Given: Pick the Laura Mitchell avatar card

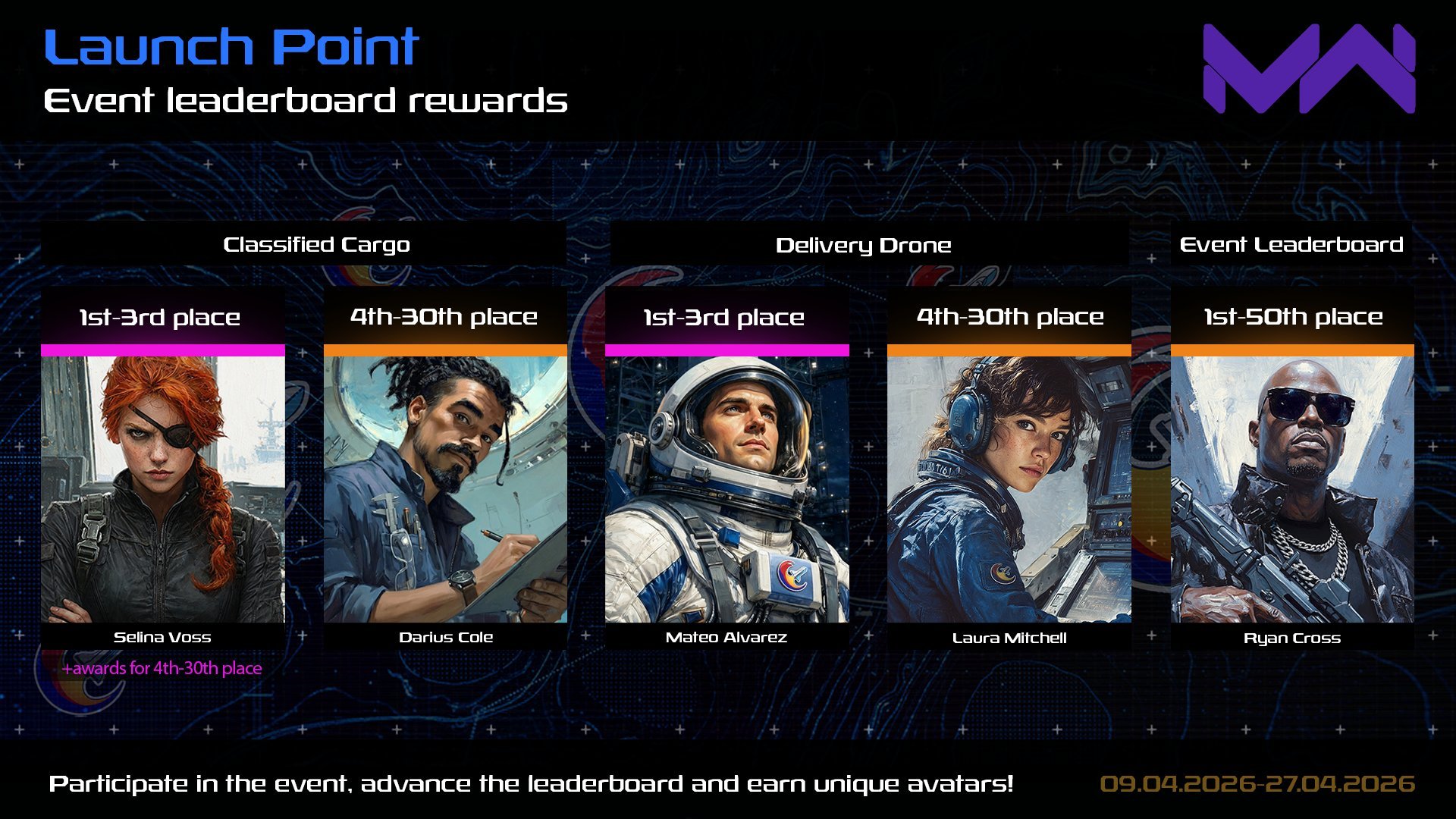Looking at the screenshot, I should (1009, 489).
